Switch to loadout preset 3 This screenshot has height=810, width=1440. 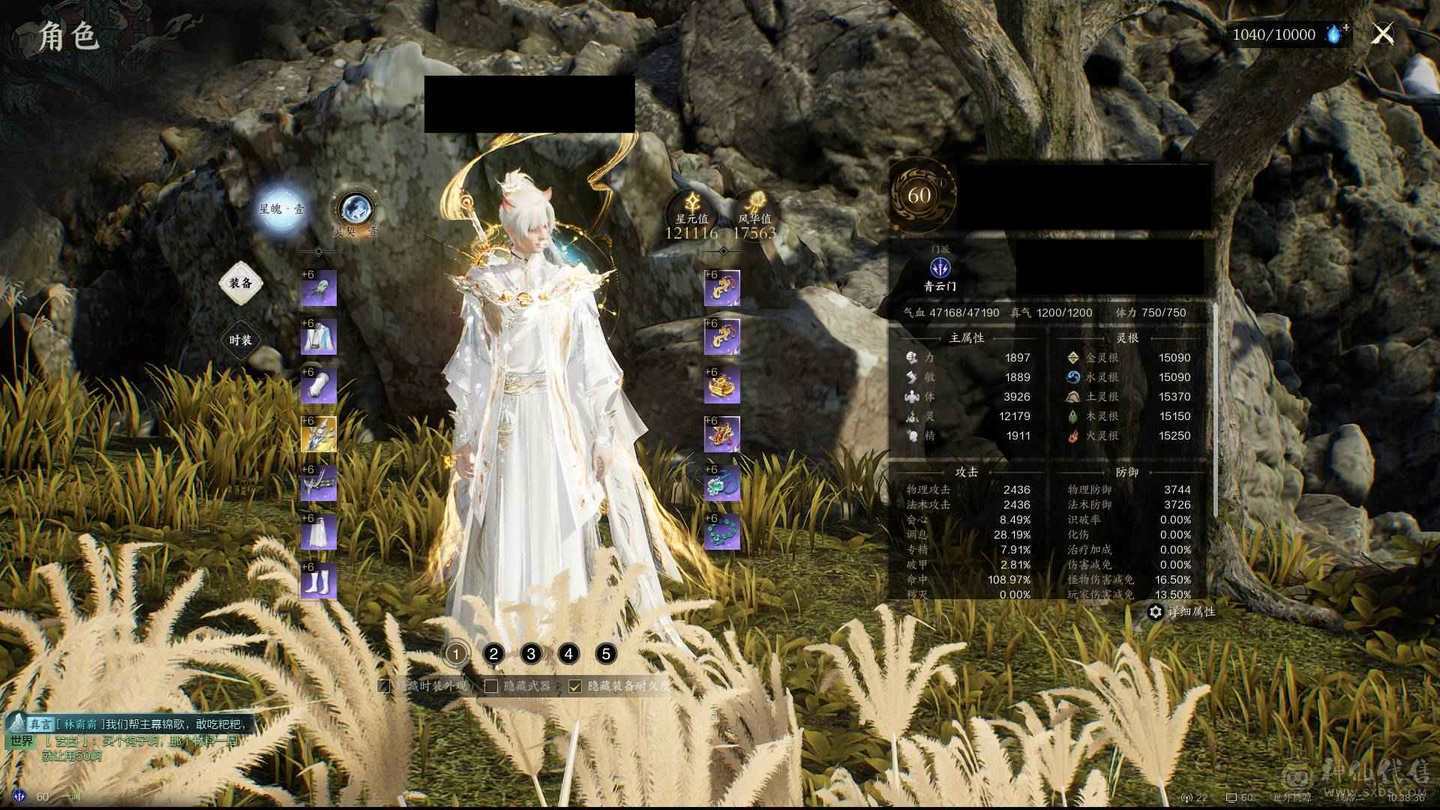531,654
